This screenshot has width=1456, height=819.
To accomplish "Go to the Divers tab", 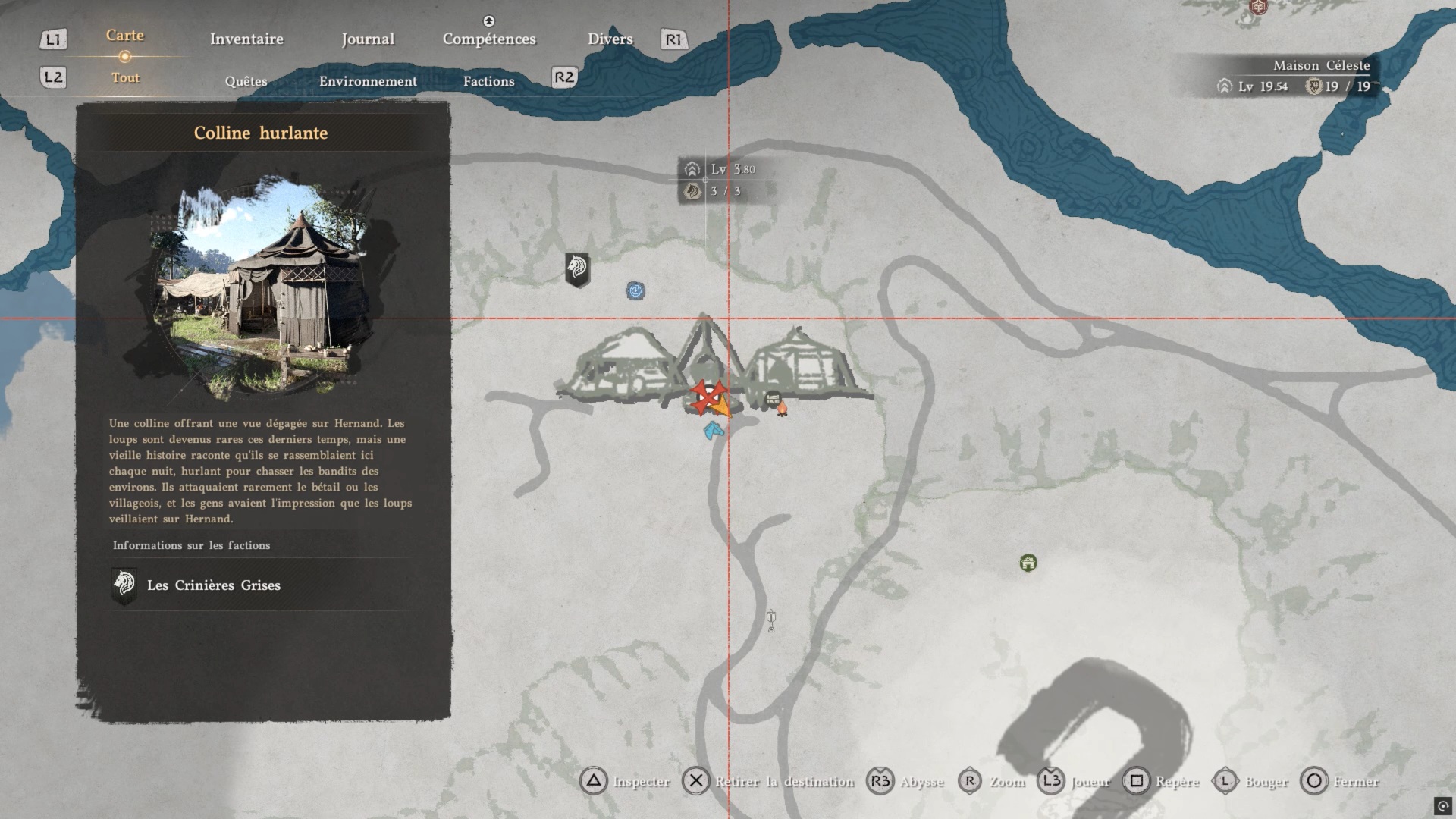I will pyautogui.click(x=610, y=39).
